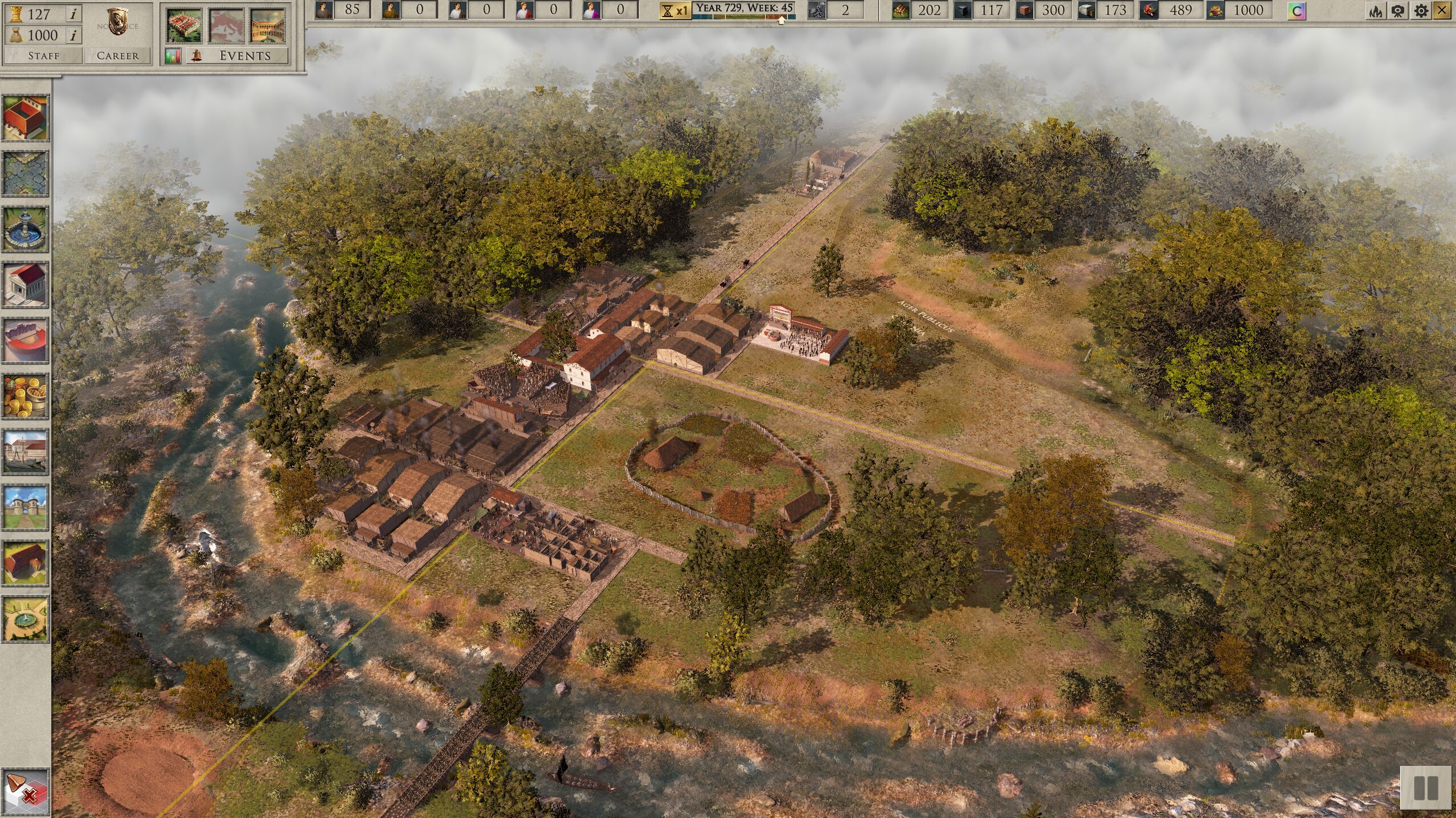Open the empire map thumbnail
Viewport: 1456px width, 818px height.
coord(226,26)
